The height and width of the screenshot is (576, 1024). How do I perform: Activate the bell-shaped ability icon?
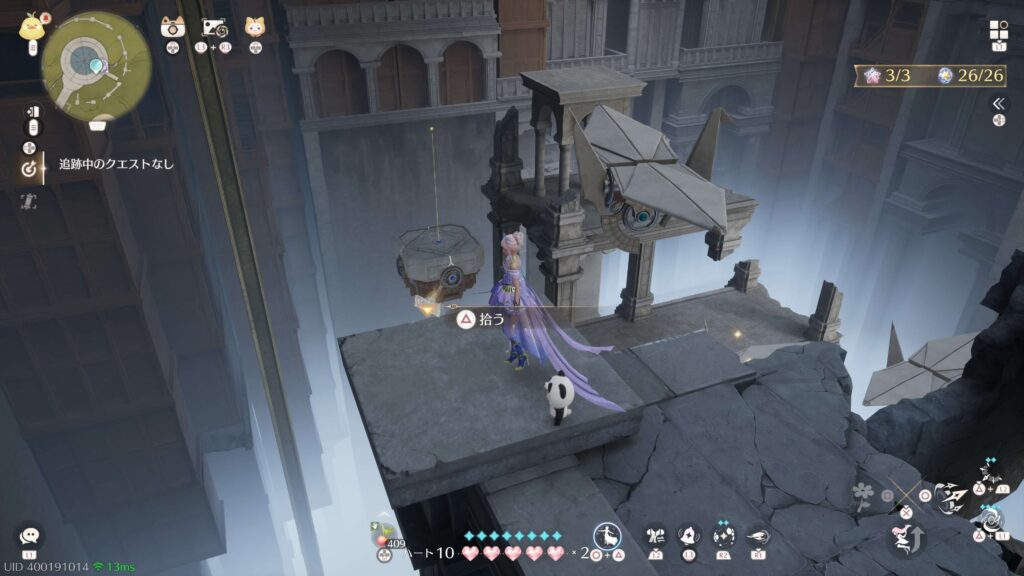click(x=688, y=536)
